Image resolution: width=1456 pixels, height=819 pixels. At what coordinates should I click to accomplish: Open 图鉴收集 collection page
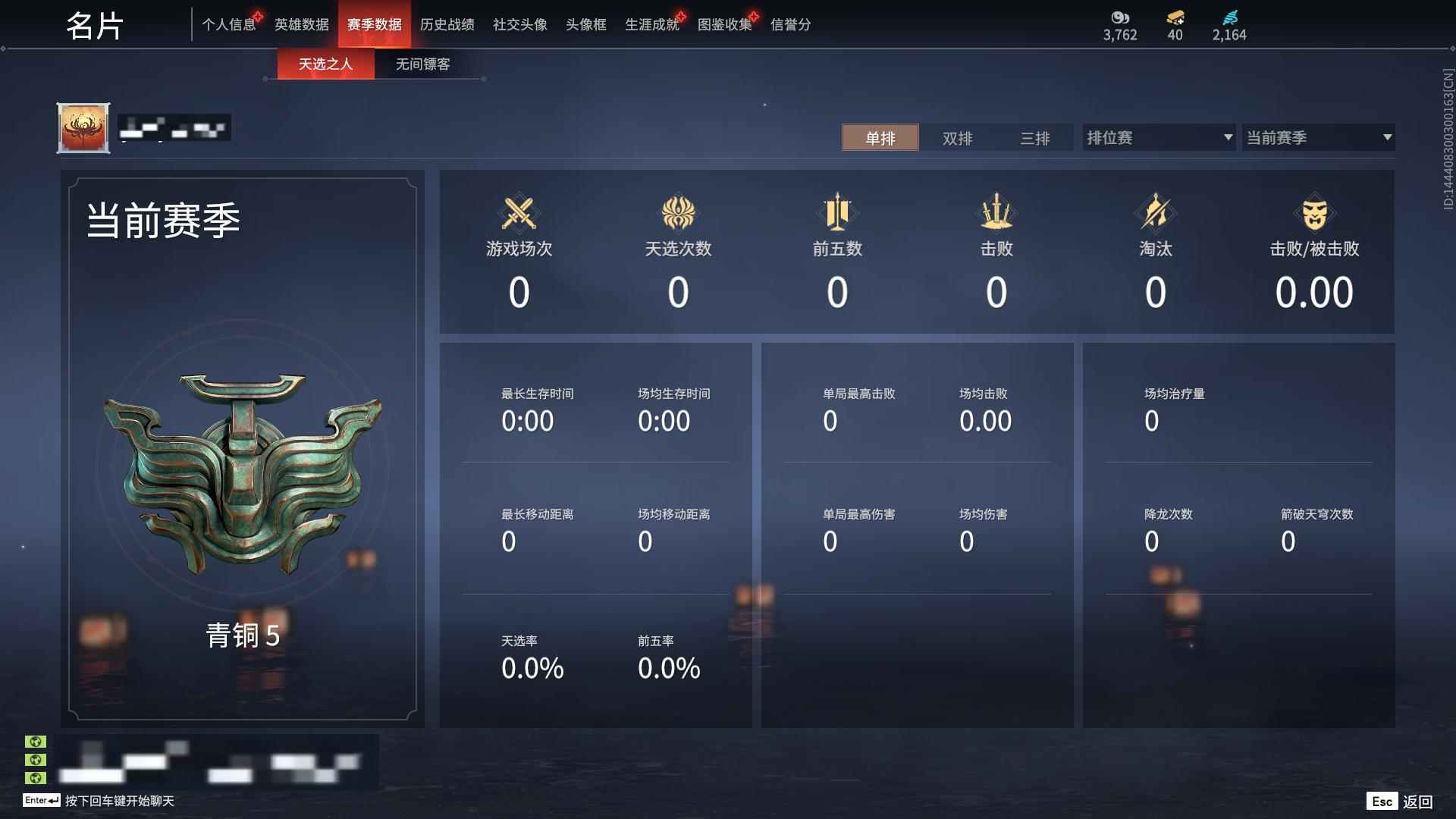[724, 24]
